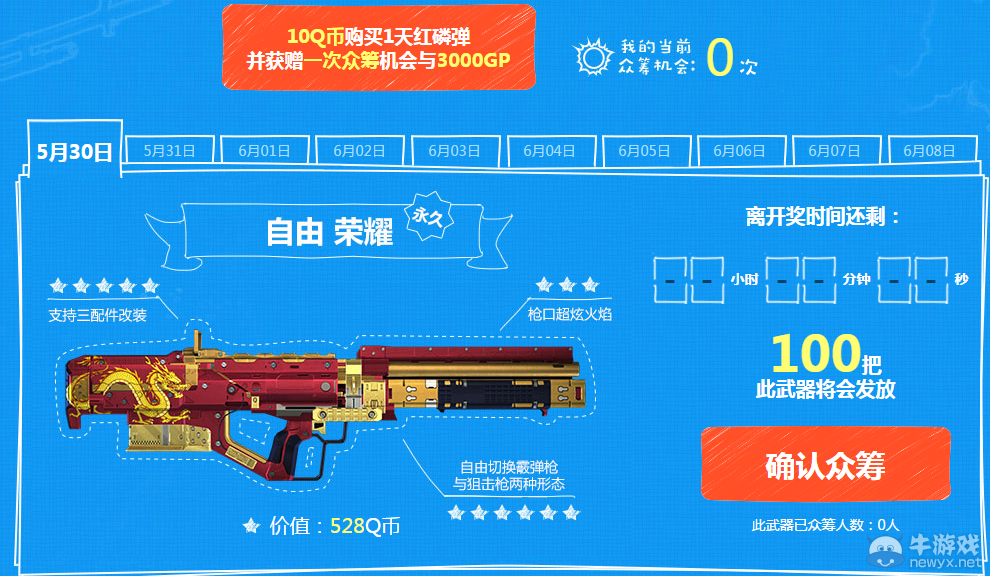Choose the 6月07日 date tab
The width and height of the screenshot is (990, 576).
(834, 151)
